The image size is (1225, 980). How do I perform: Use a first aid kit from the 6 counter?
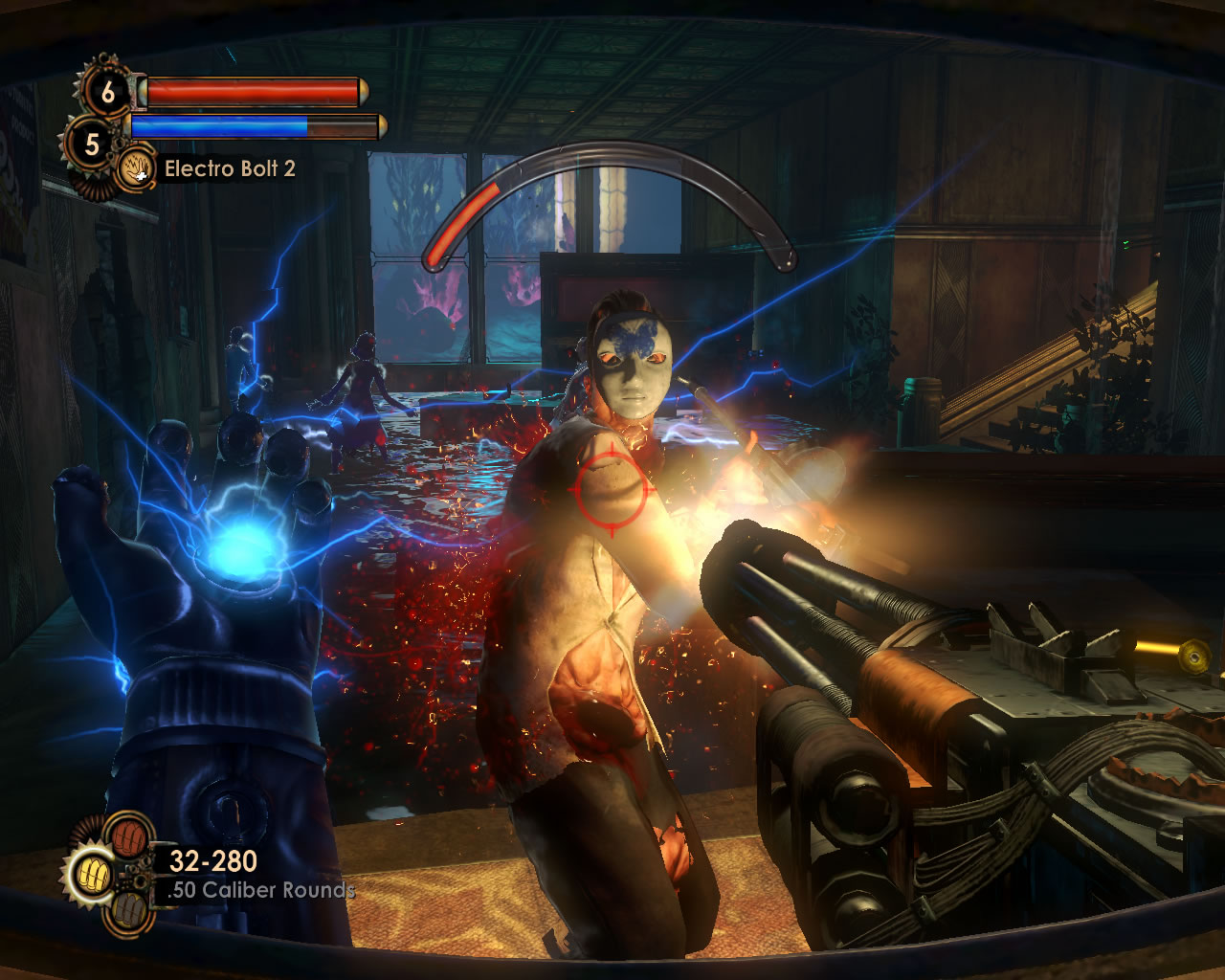(x=107, y=92)
